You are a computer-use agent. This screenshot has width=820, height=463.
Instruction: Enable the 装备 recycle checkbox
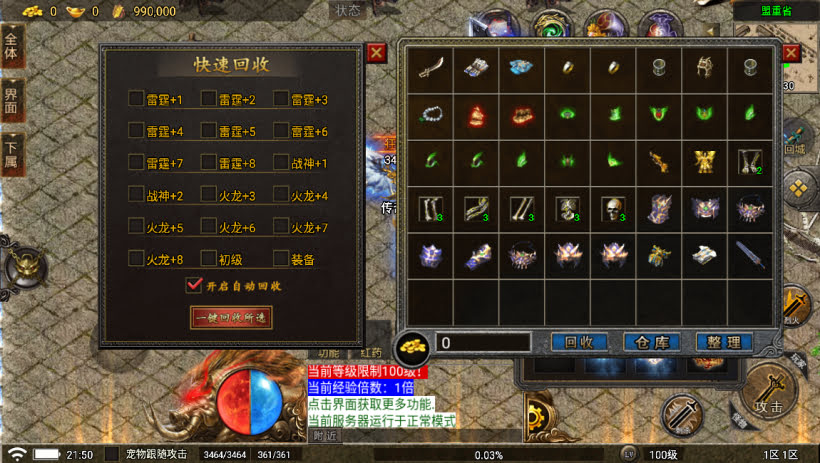[x=281, y=258]
